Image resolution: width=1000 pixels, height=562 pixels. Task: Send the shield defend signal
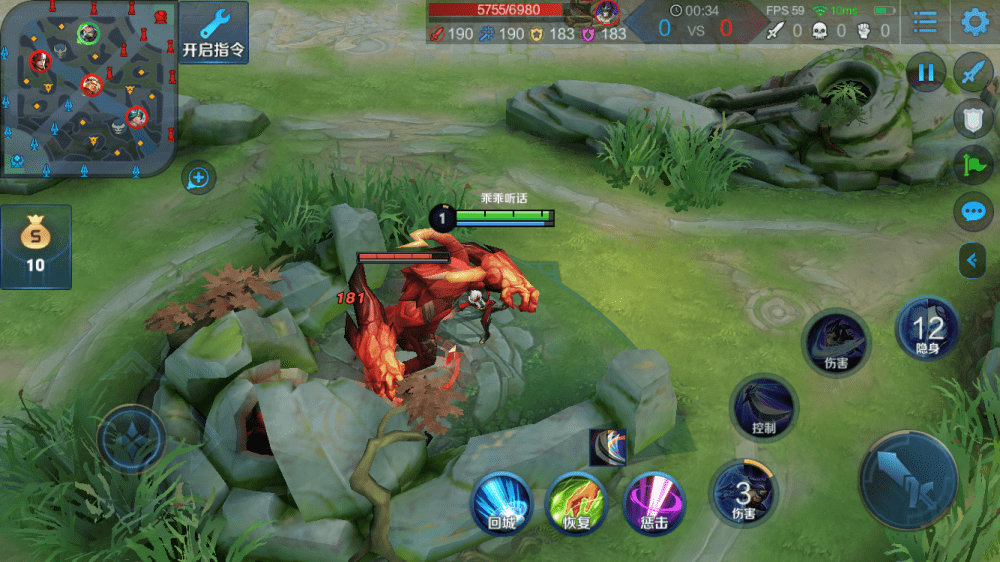coord(973,118)
